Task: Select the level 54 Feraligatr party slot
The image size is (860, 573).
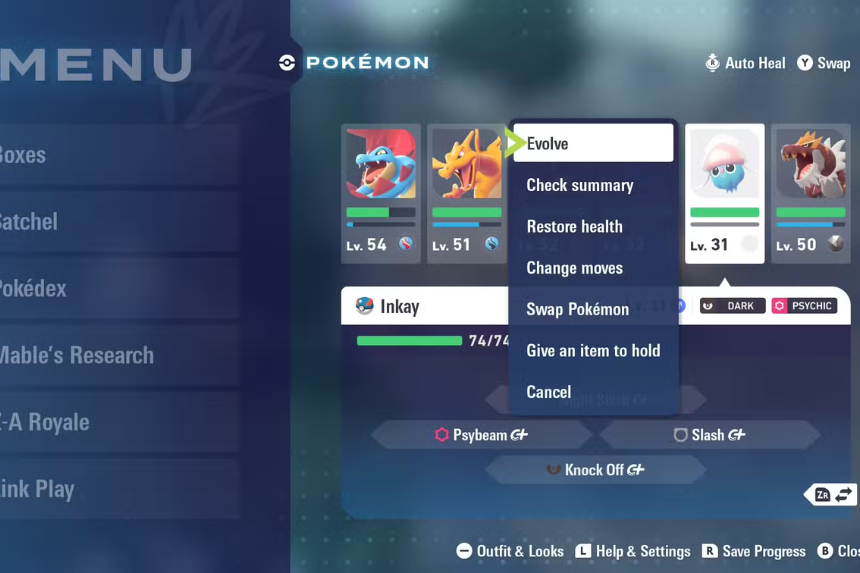Action: [x=381, y=192]
